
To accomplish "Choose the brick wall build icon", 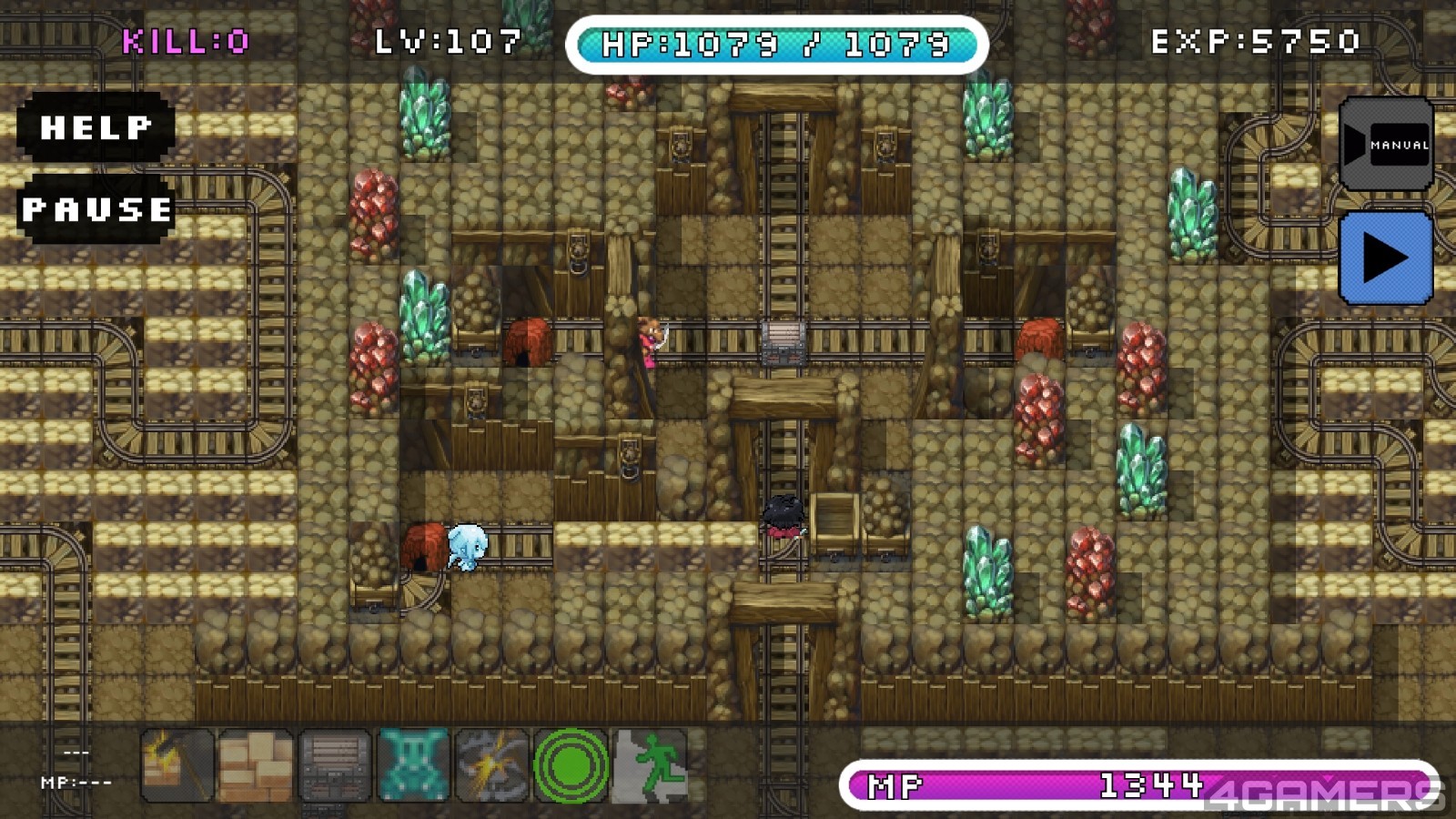I will coord(256,766).
